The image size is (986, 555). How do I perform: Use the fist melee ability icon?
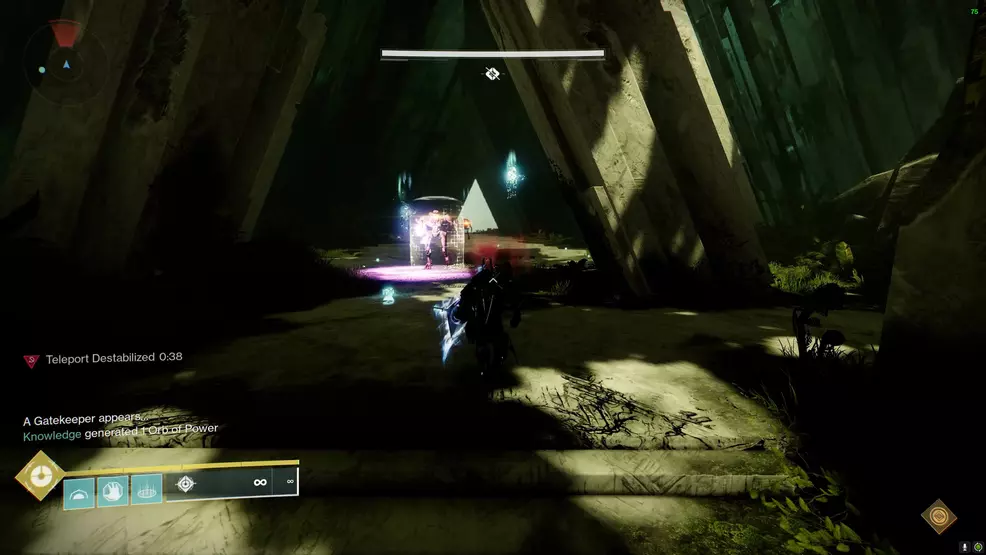[x=113, y=489]
